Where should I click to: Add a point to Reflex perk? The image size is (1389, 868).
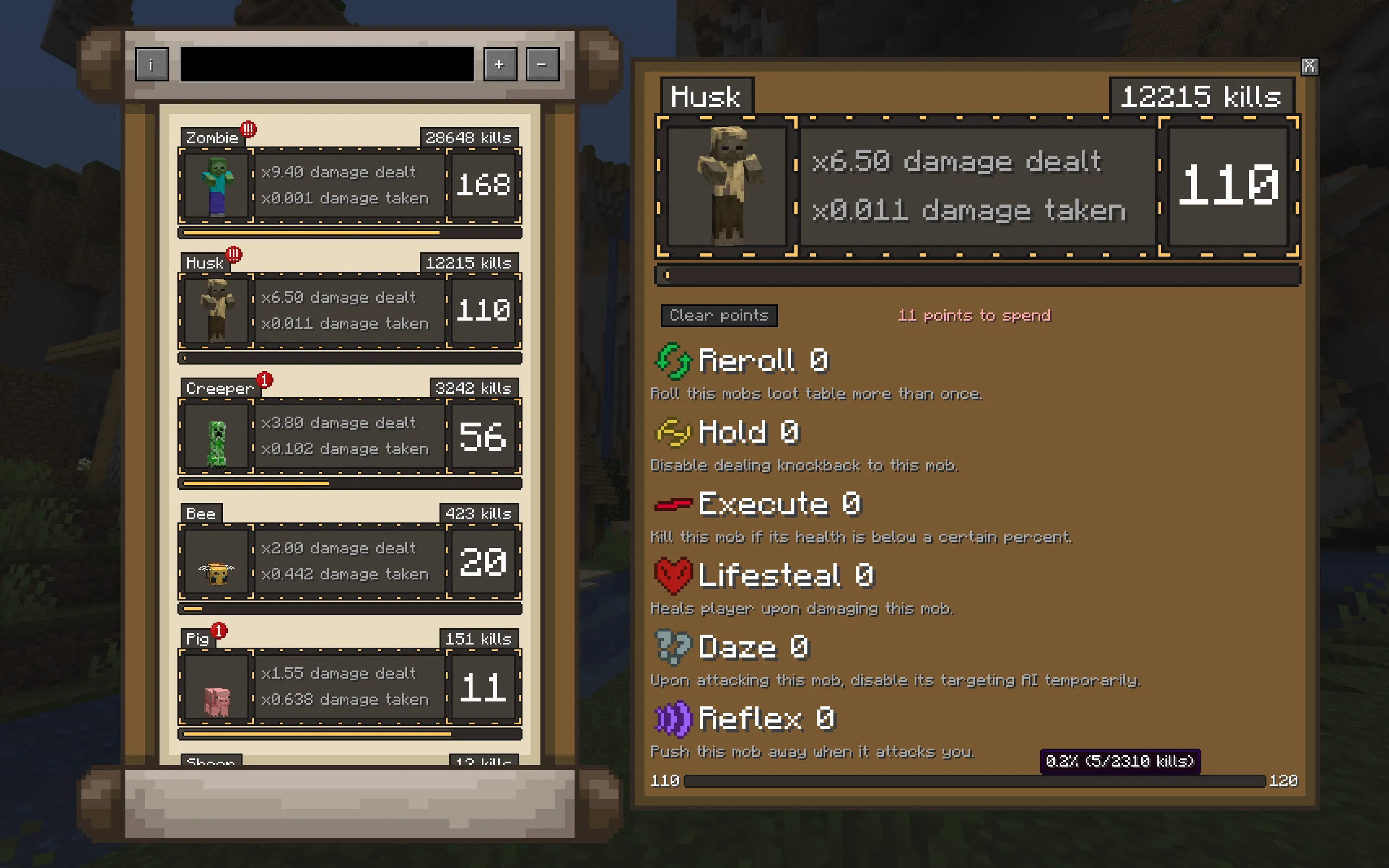(673, 719)
